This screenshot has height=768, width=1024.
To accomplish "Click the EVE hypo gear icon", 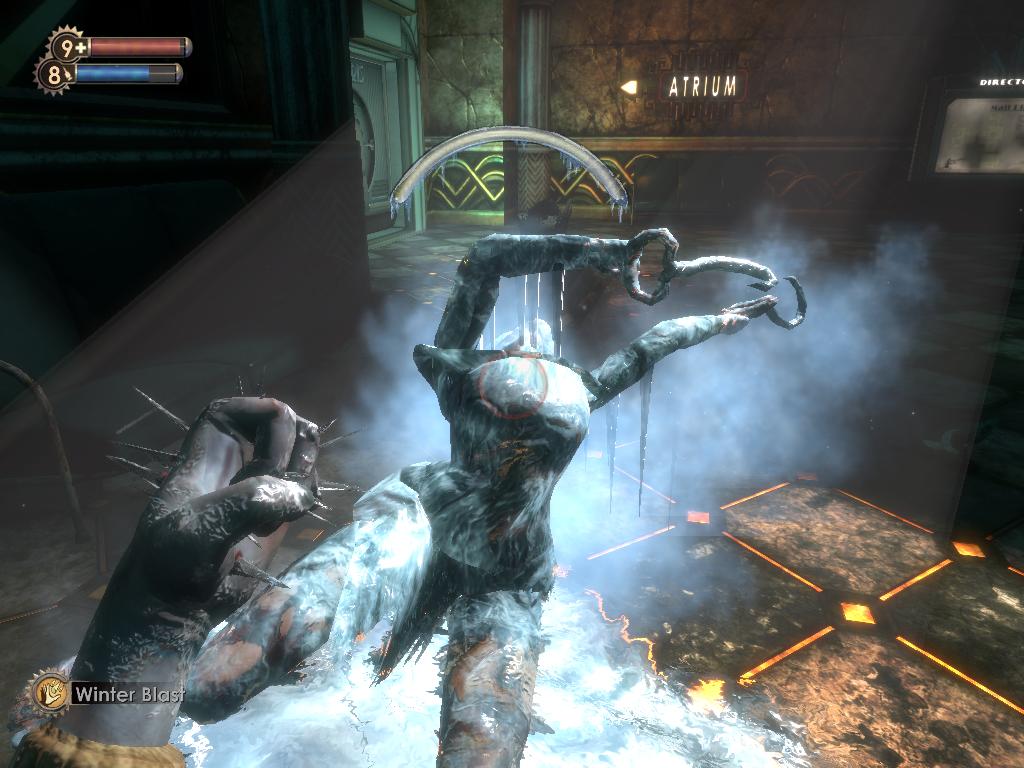I will click(53, 74).
